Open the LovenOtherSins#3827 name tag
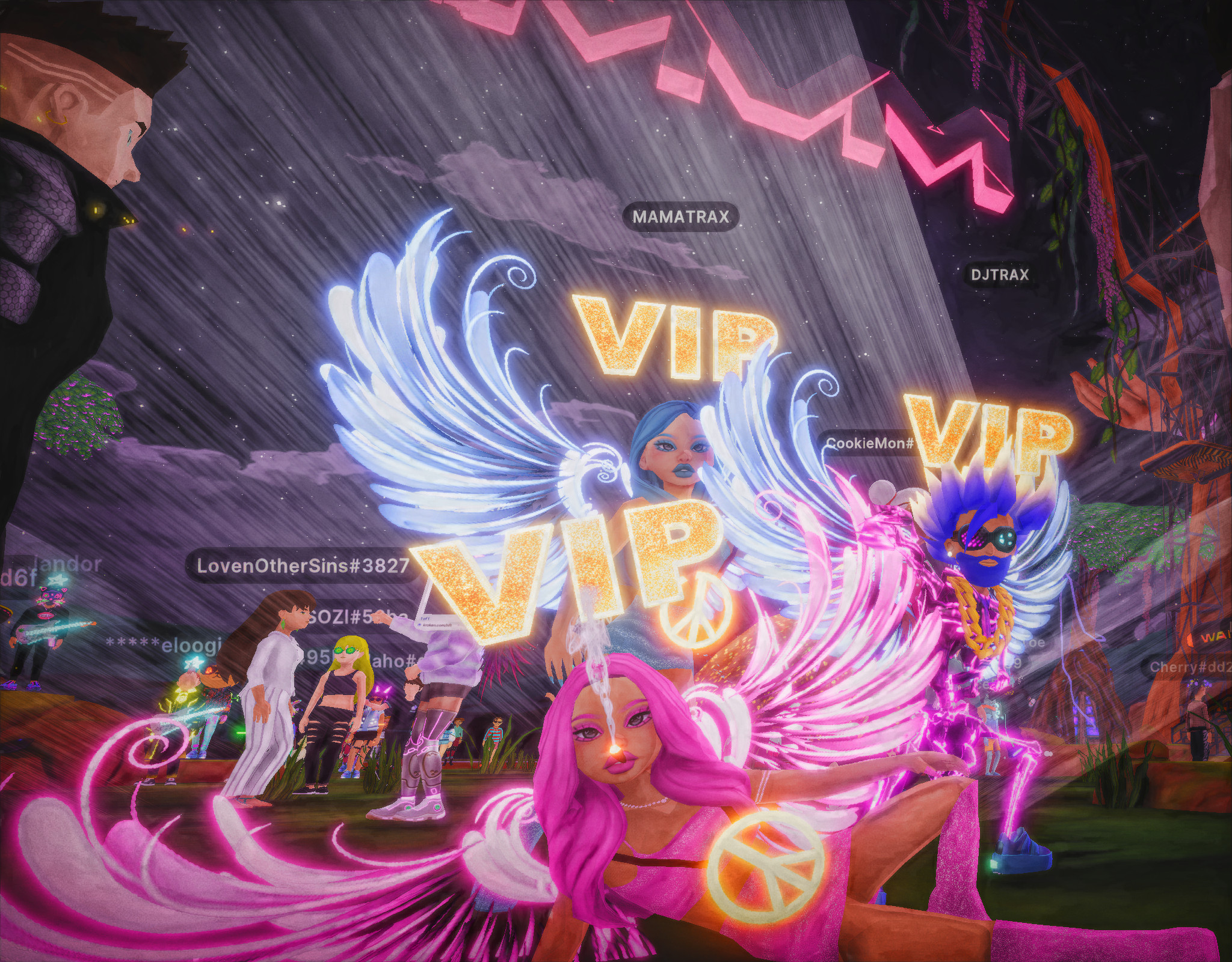The width and height of the screenshot is (1232, 962). pos(303,565)
